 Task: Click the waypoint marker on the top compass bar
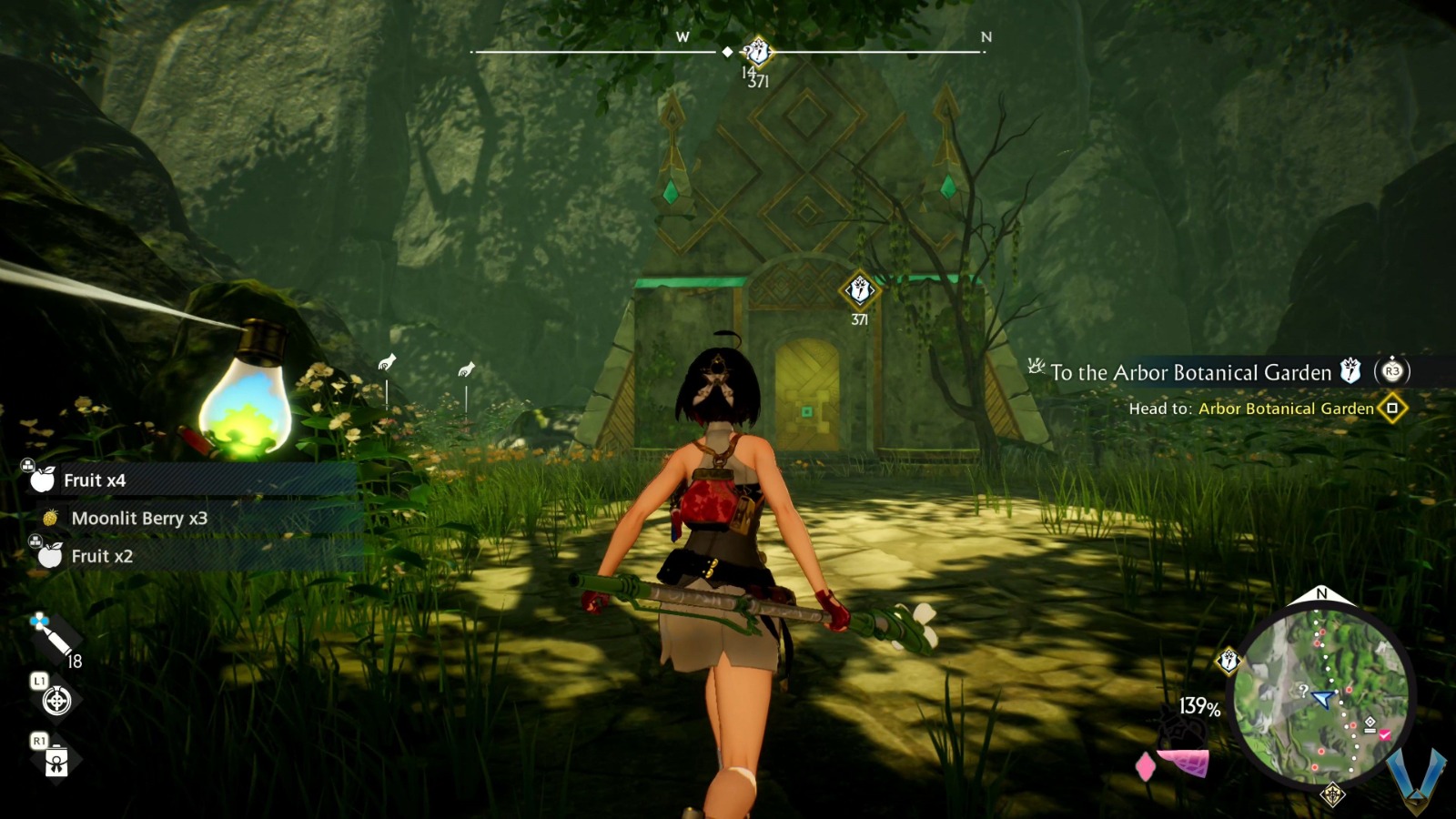point(726,54)
